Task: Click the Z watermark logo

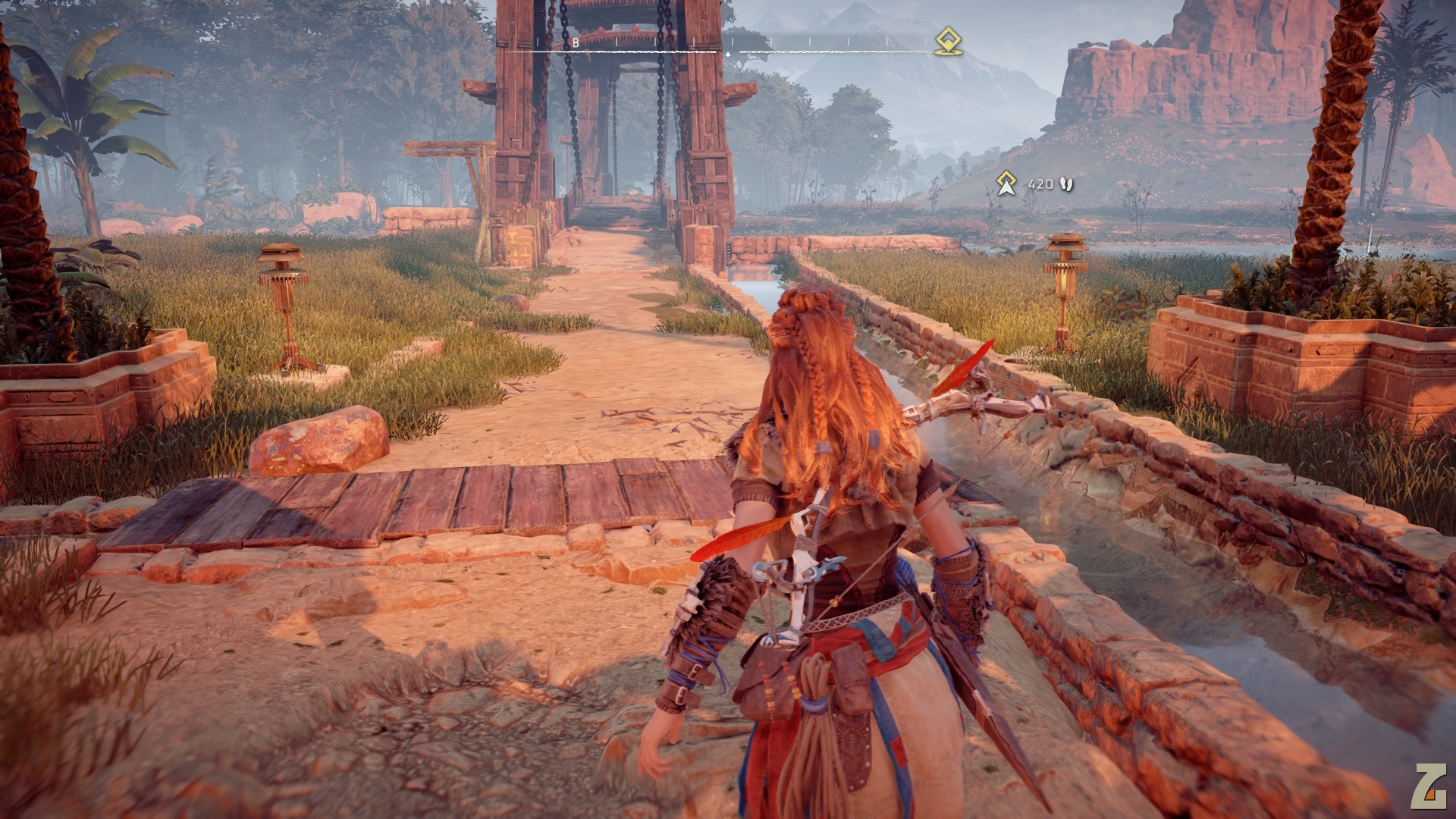Action: click(x=1427, y=786)
